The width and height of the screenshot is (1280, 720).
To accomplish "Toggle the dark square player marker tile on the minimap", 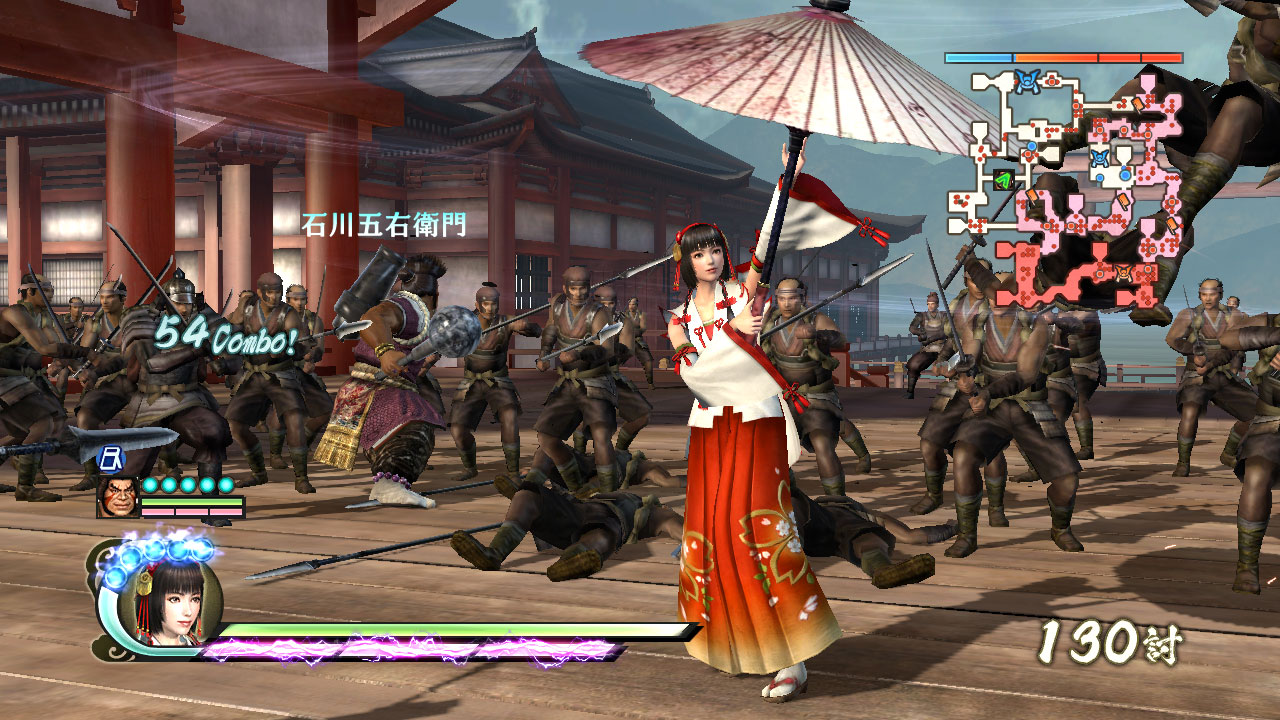I will [1004, 178].
